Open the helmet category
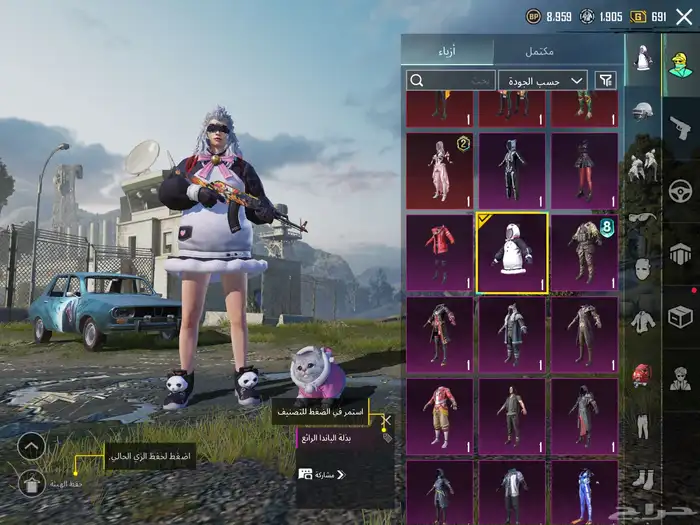The image size is (700, 525). (x=642, y=110)
